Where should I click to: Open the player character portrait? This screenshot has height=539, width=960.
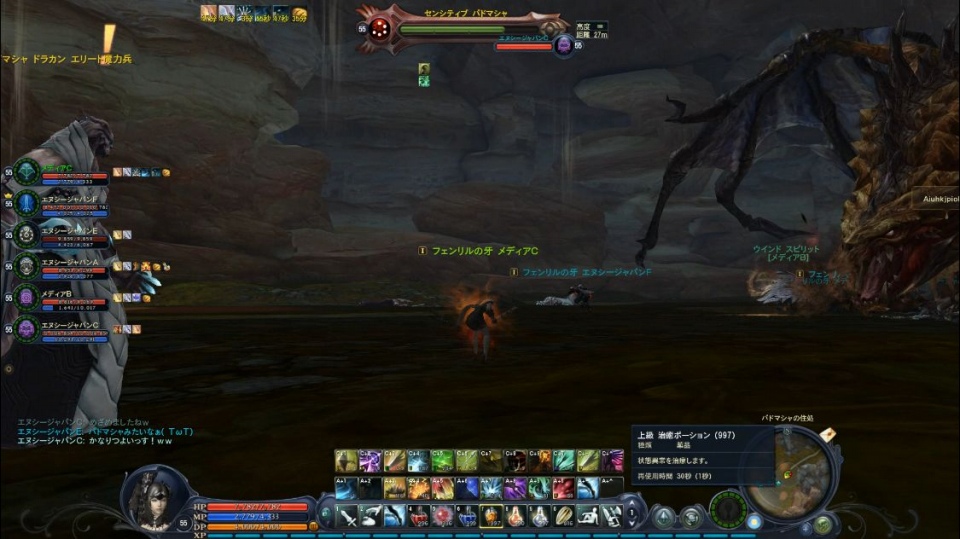[x=156, y=498]
